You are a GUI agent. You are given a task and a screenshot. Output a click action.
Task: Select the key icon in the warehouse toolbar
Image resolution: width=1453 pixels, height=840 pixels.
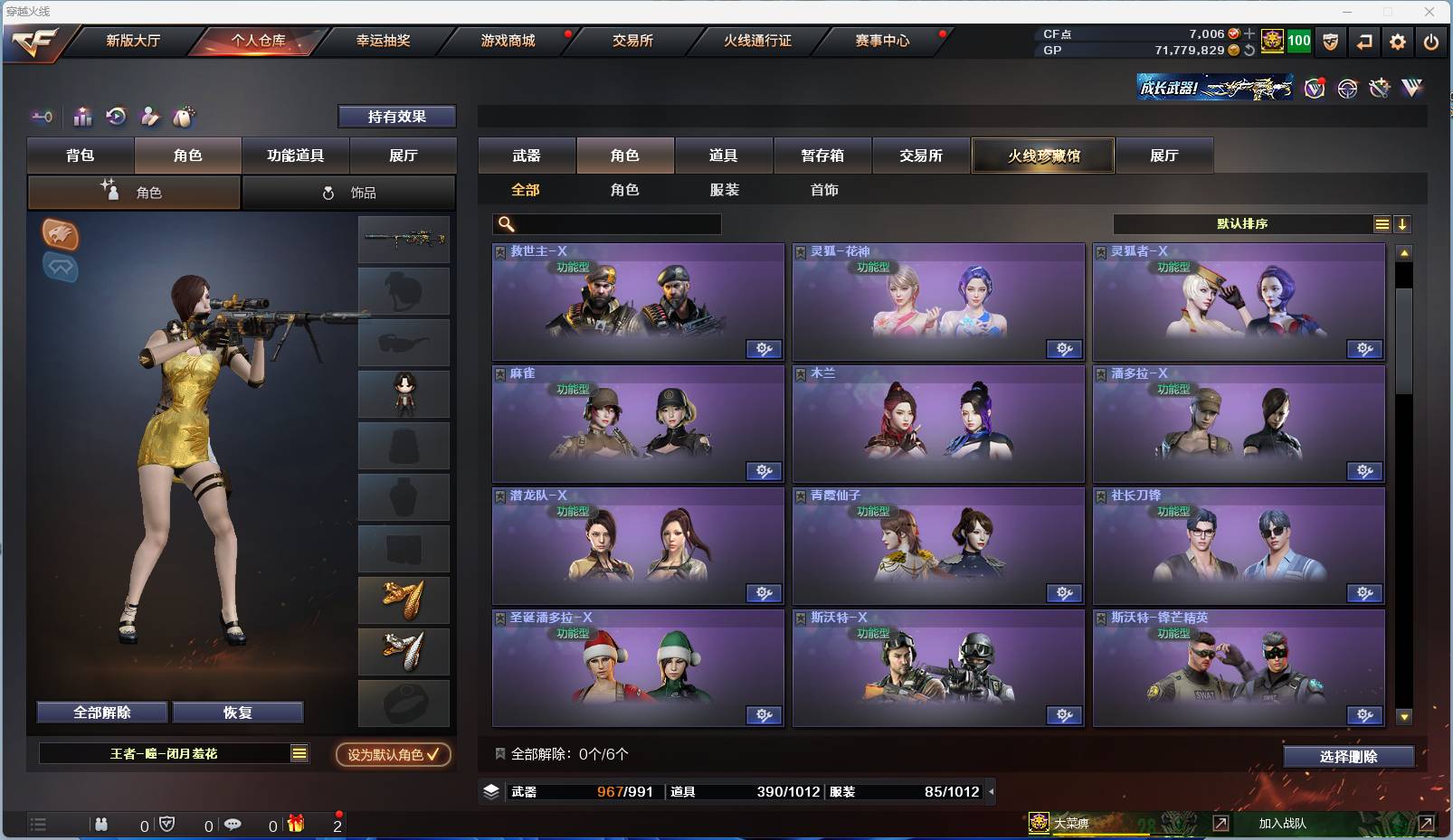coord(43,117)
